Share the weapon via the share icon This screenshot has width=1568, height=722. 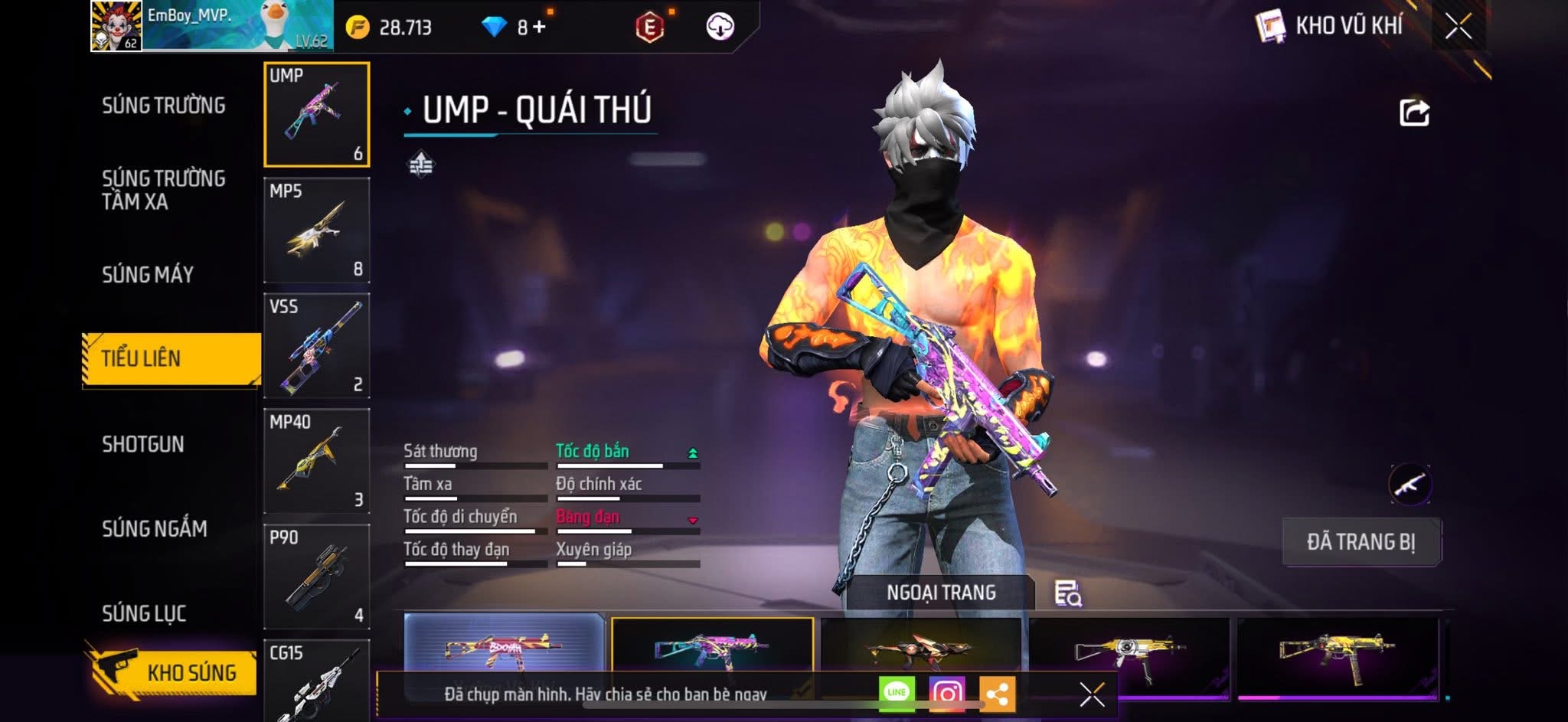tap(1414, 113)
